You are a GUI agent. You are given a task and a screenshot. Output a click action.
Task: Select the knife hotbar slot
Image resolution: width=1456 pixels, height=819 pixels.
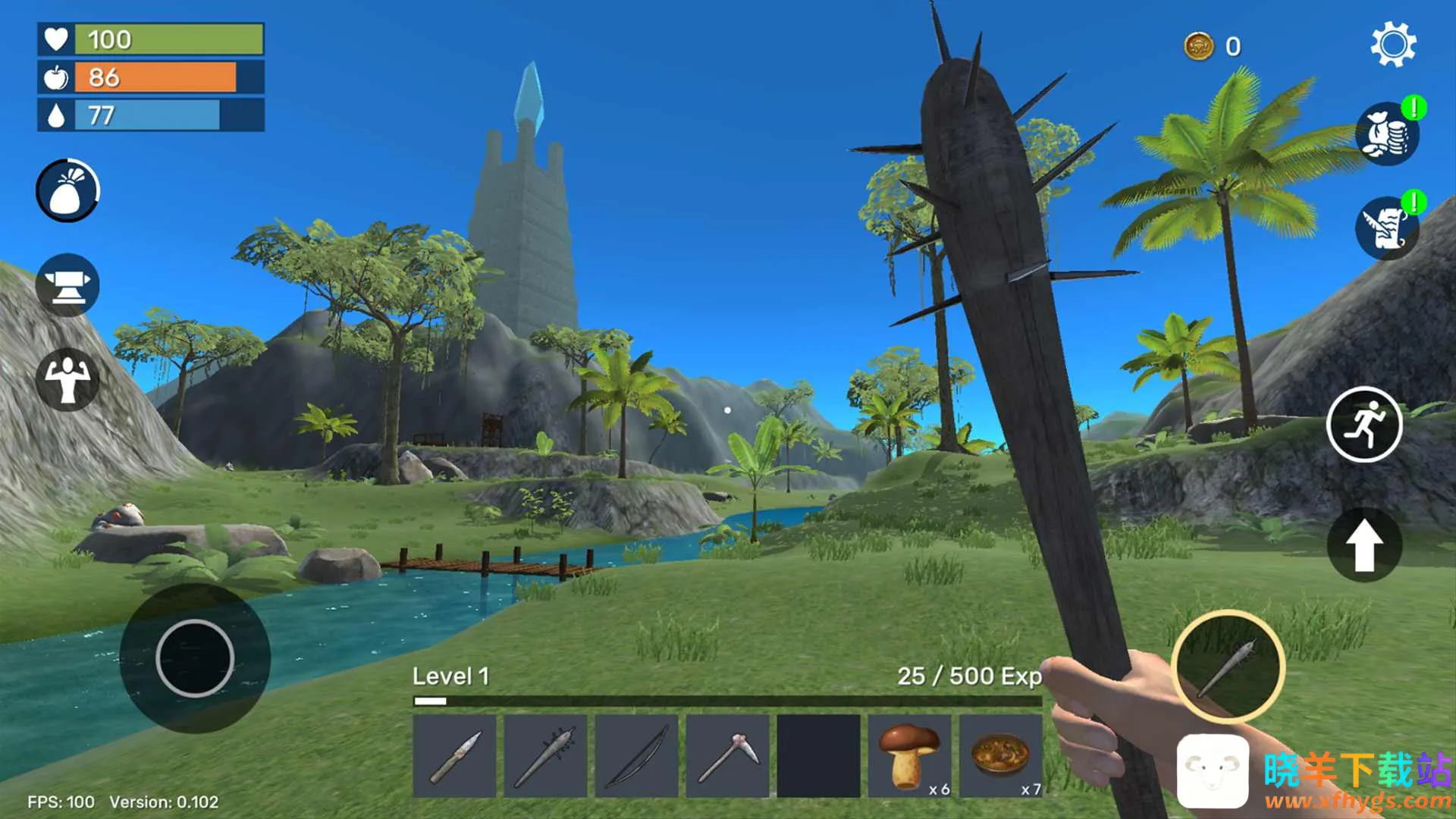coord(455,755)
